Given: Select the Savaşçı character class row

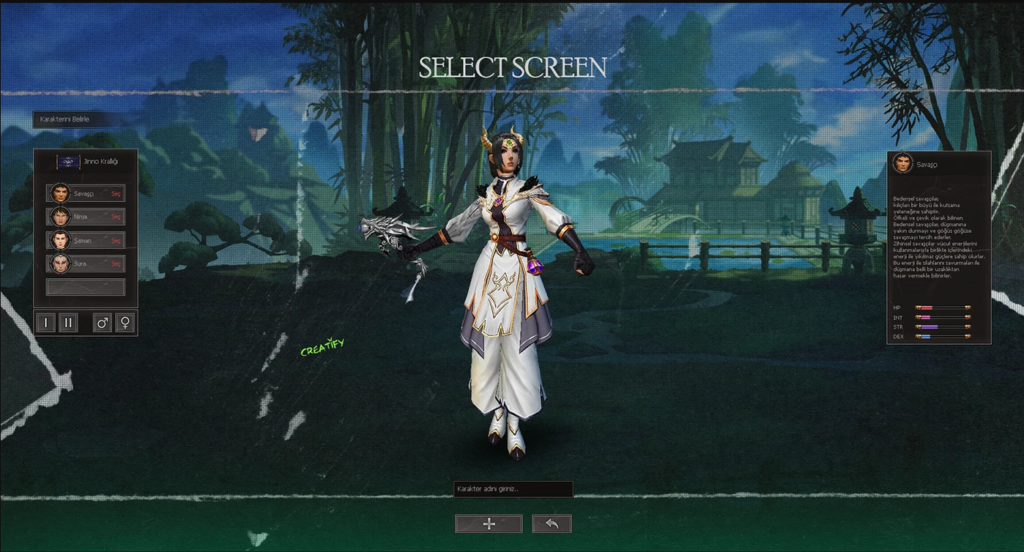Looking at the screenshot, I should [x=85, y=193].
